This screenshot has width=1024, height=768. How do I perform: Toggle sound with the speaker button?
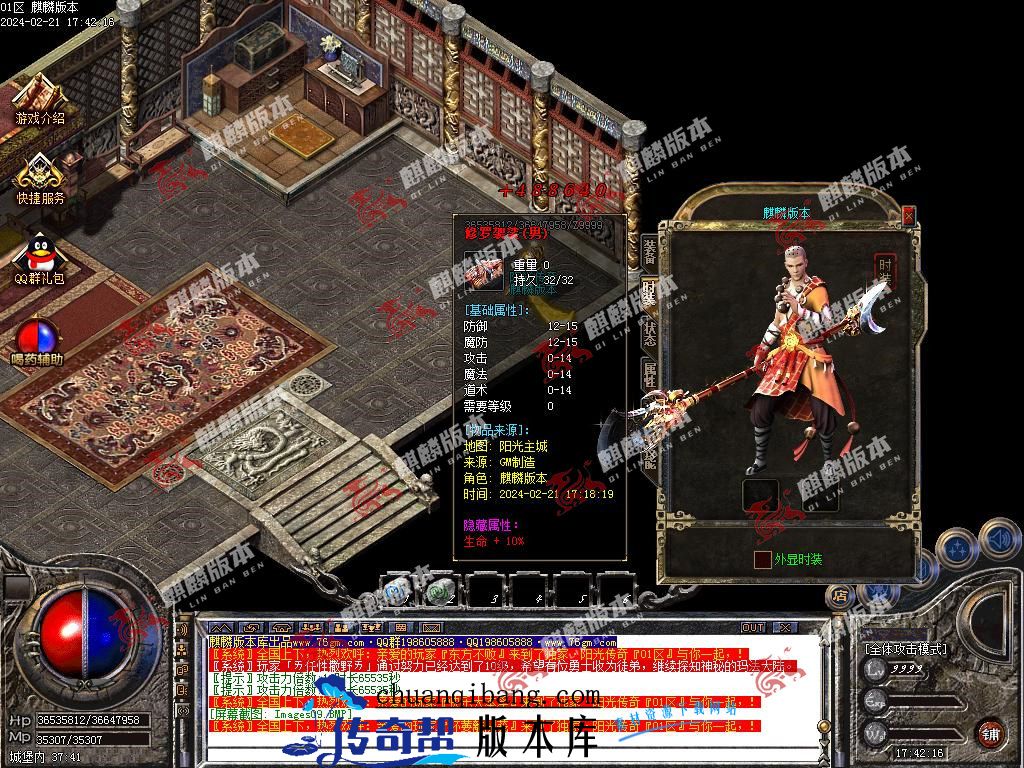pos(998,538)
